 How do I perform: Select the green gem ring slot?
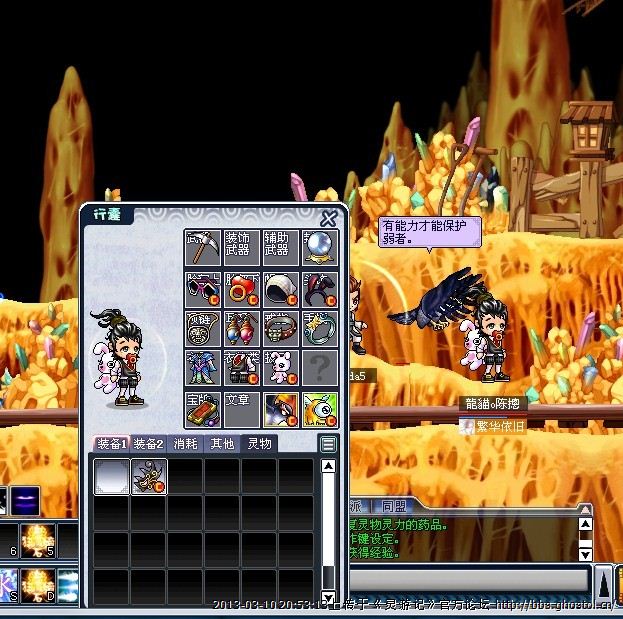280,328
